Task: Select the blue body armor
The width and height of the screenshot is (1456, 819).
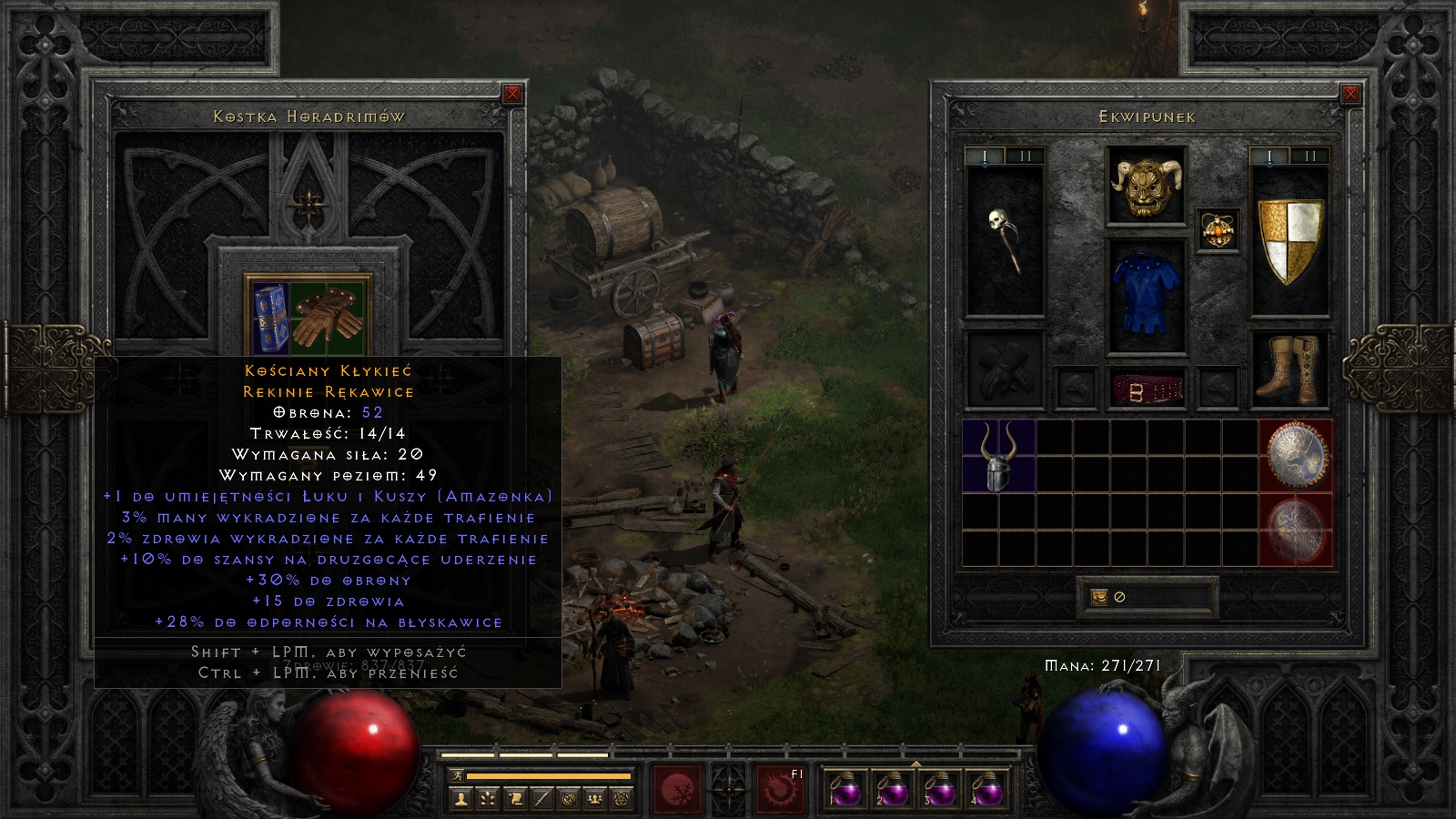Action: click(x=1146, y=293)
